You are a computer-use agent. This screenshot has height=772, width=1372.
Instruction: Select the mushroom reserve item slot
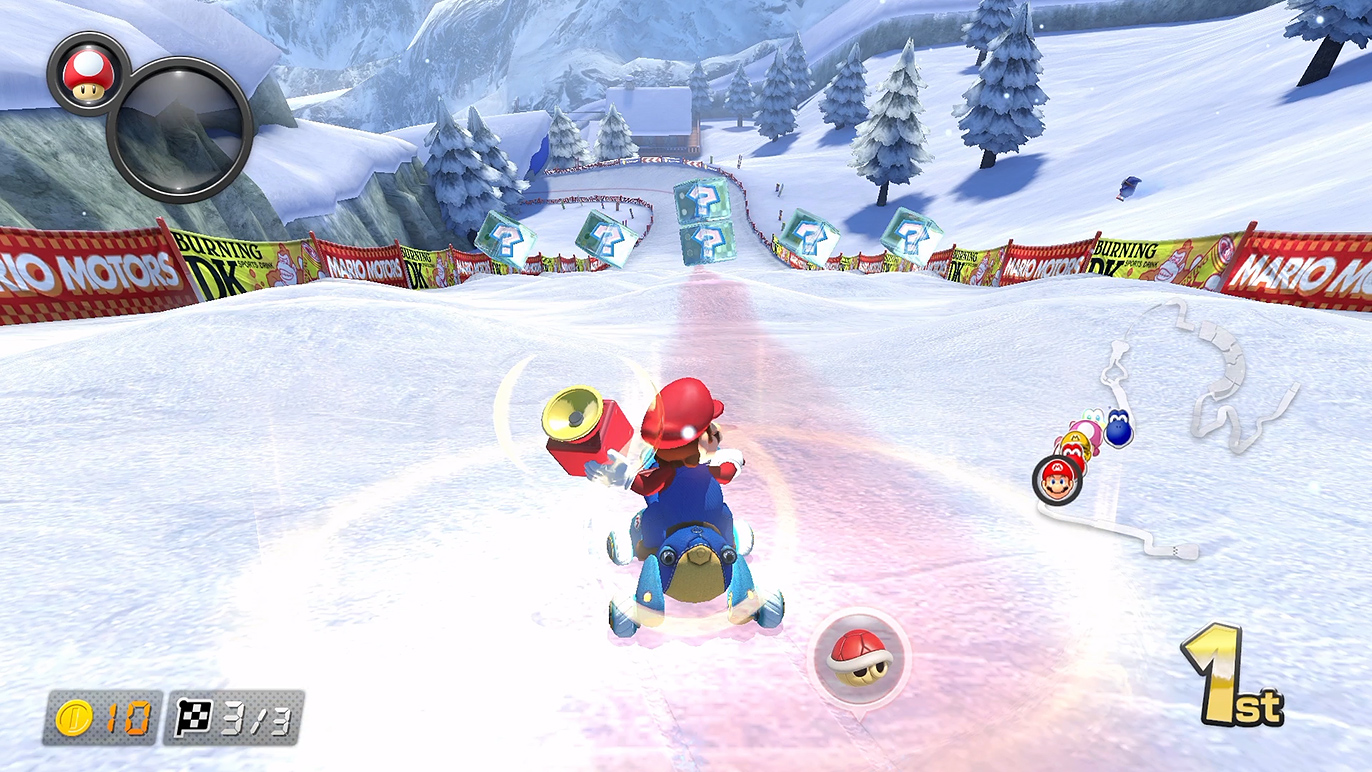click(84, 73)
